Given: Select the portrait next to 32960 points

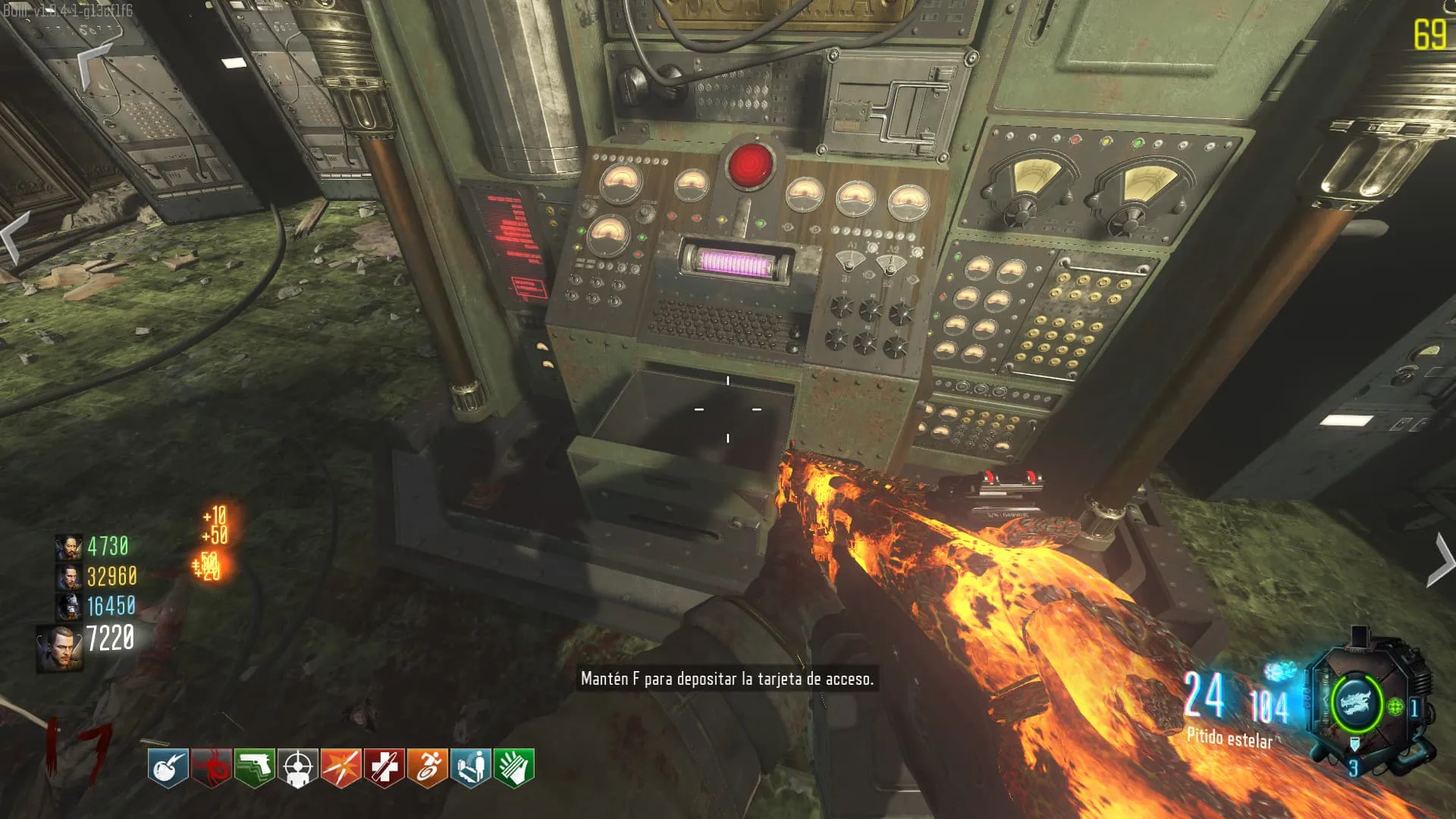Looking at the screenshot, I should click(68, 577).
